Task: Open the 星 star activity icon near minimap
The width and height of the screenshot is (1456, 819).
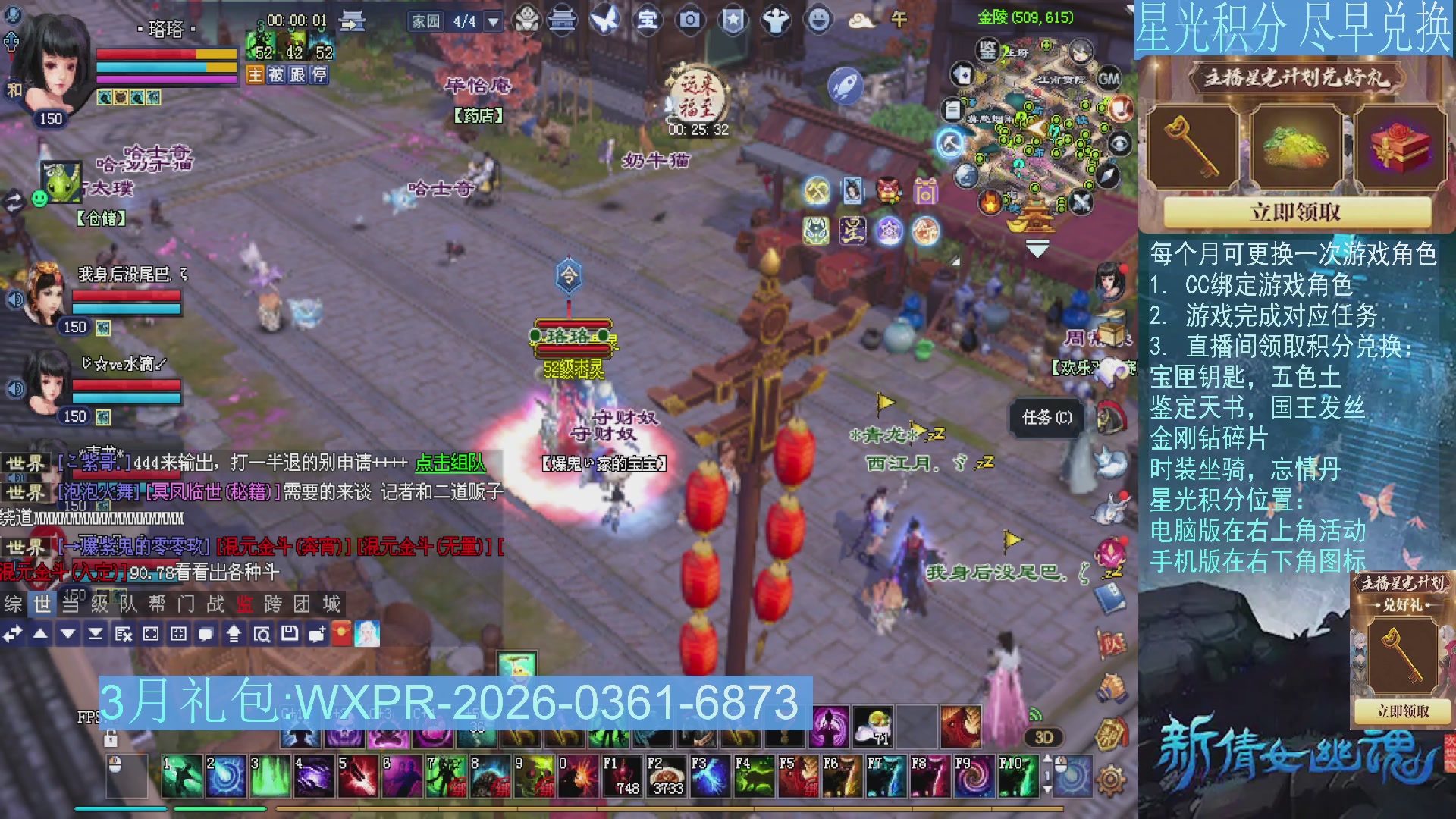Action: coord(852,231)
